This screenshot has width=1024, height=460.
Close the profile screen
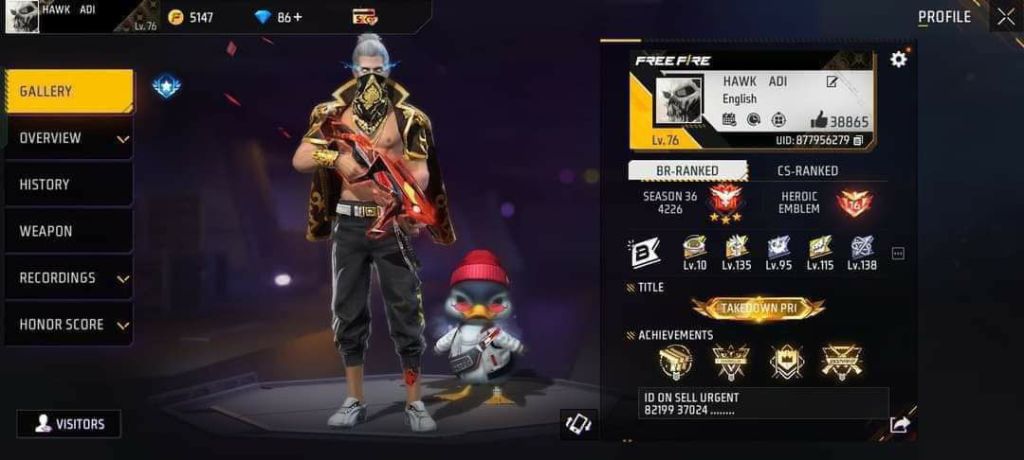pos(1005,16)
